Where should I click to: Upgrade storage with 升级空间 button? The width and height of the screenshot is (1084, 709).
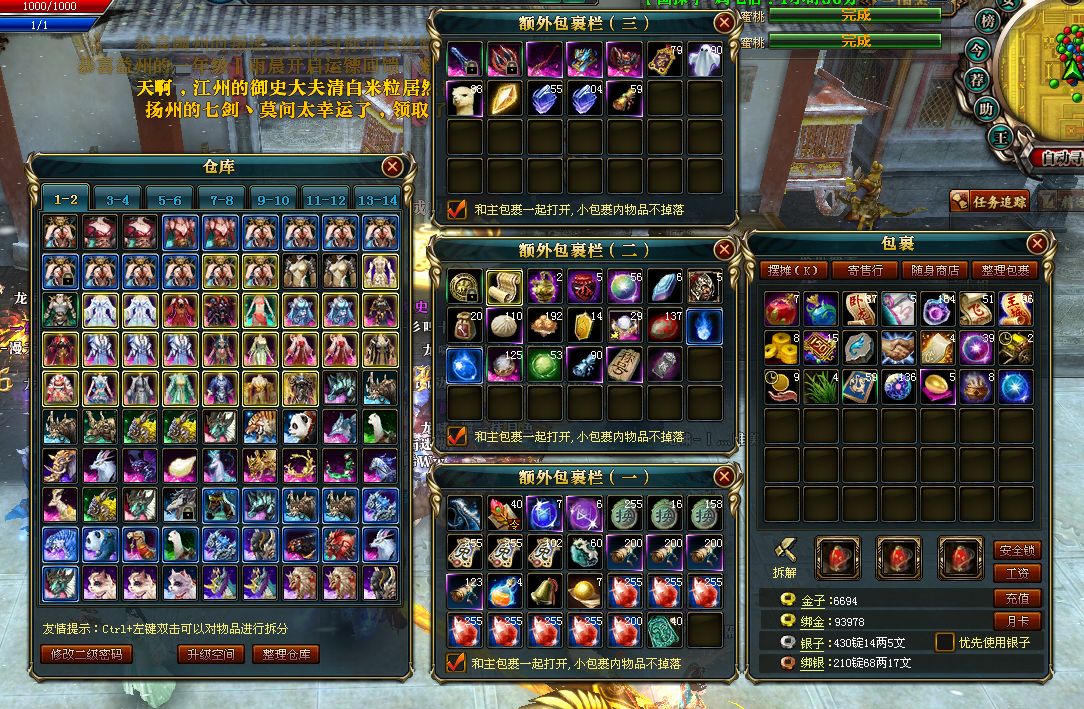click(210, 654)
